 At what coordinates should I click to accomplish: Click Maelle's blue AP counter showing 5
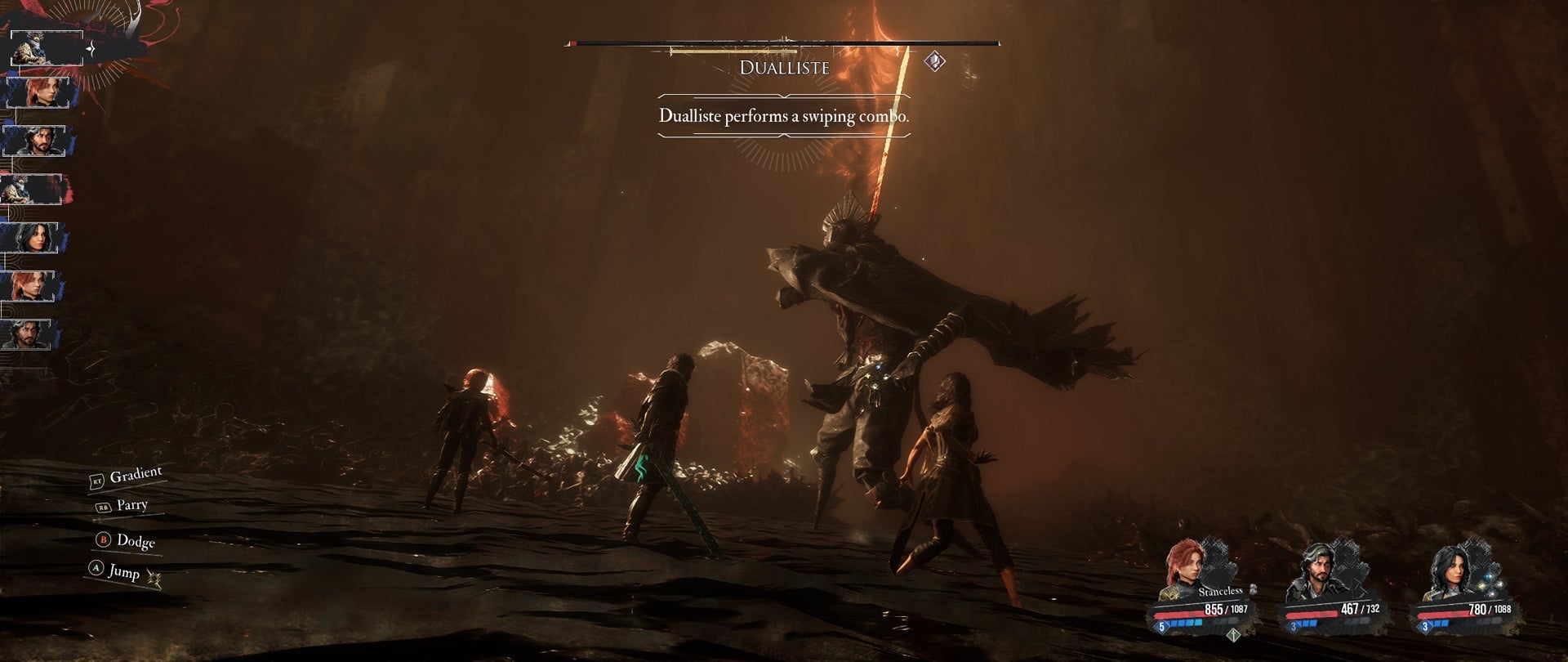point(1161,626)
